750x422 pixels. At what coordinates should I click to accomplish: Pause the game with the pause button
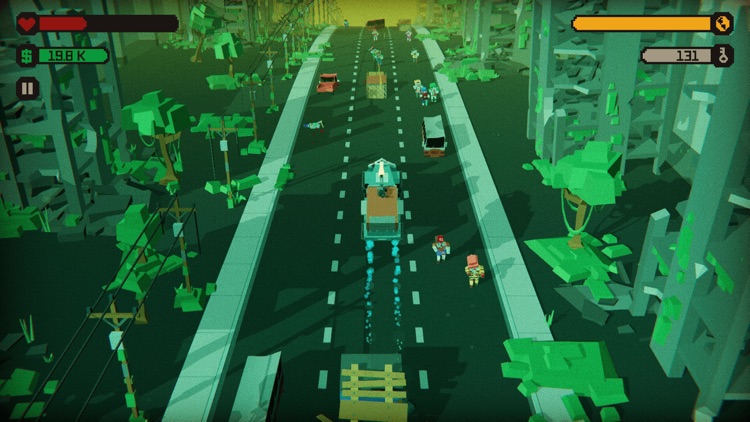tap(27, 88)
